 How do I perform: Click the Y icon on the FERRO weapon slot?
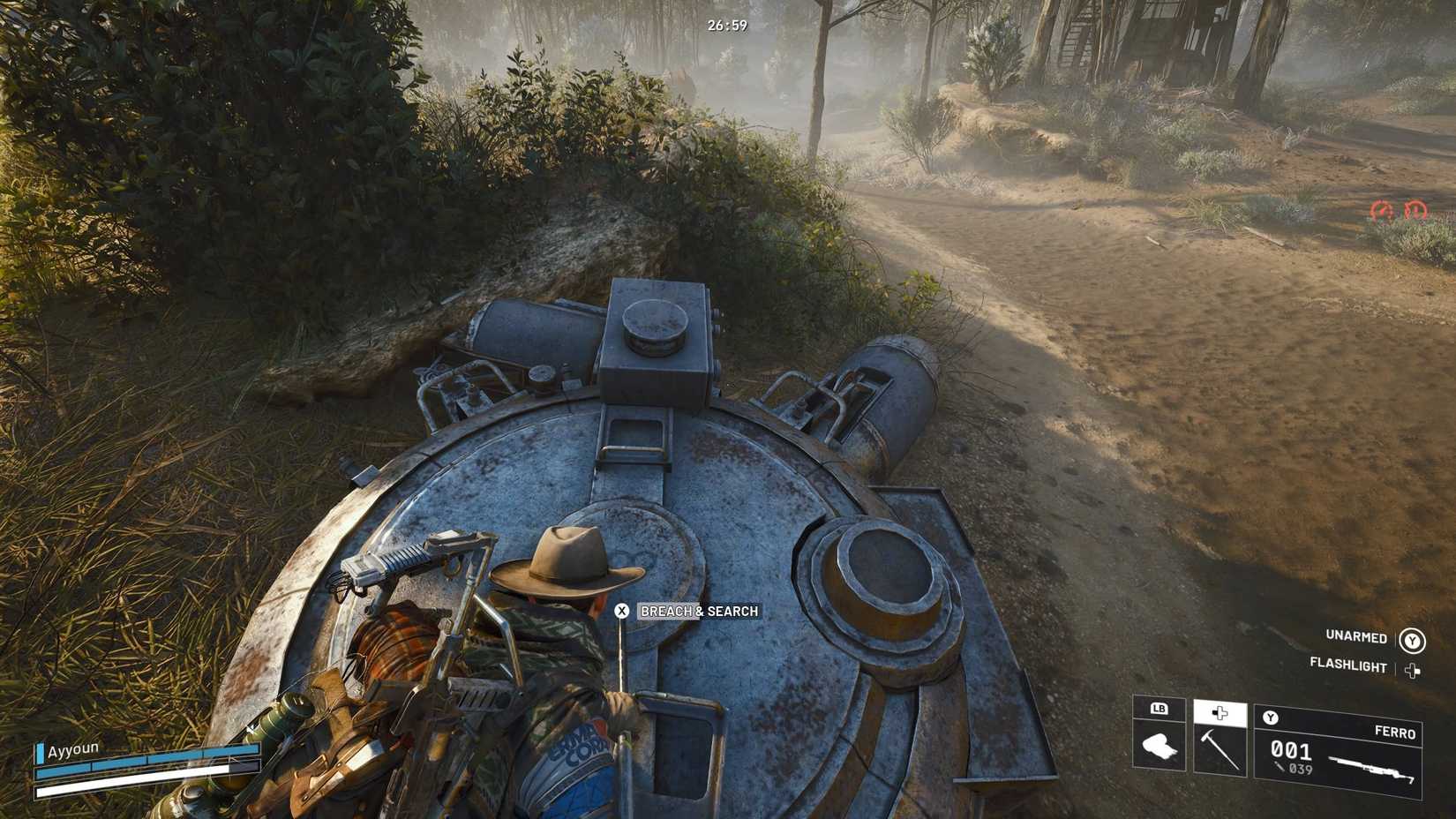(x=1270, y=717)
